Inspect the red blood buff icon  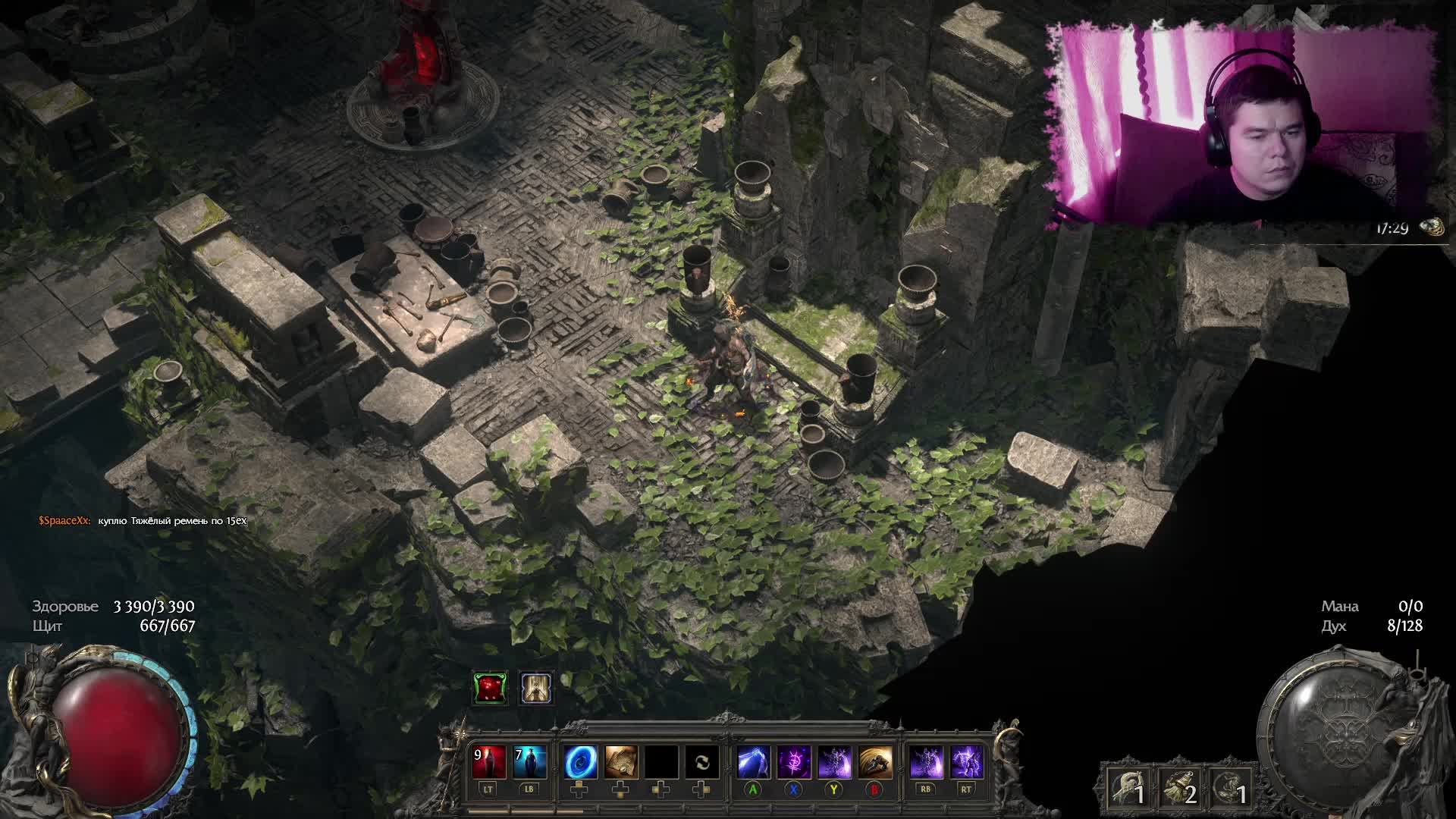490,688
